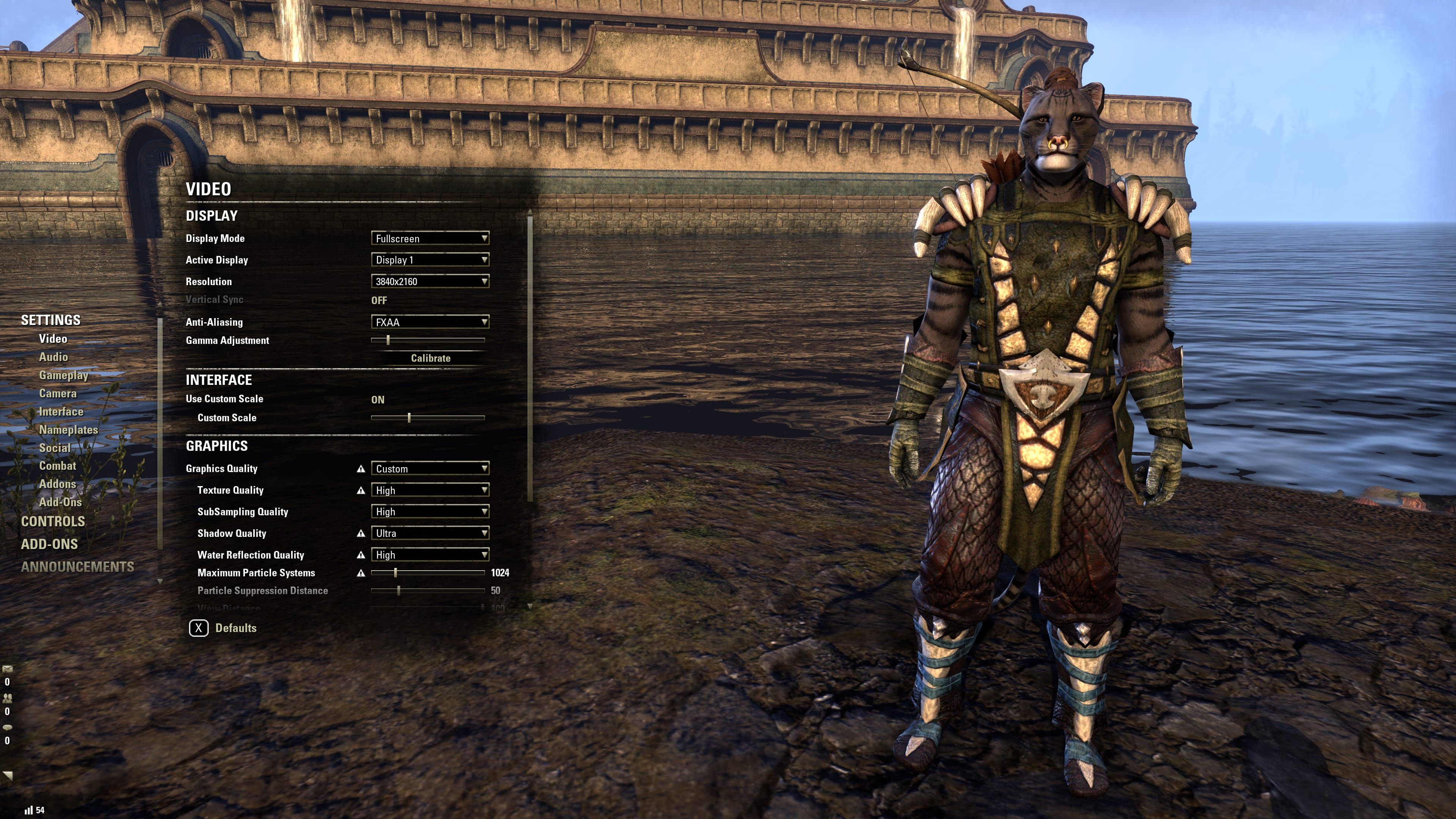Click the warning triangle next to Graphics Quality
The width and height of the screenshot is (1456, 819).
click(x=362, y=469)
